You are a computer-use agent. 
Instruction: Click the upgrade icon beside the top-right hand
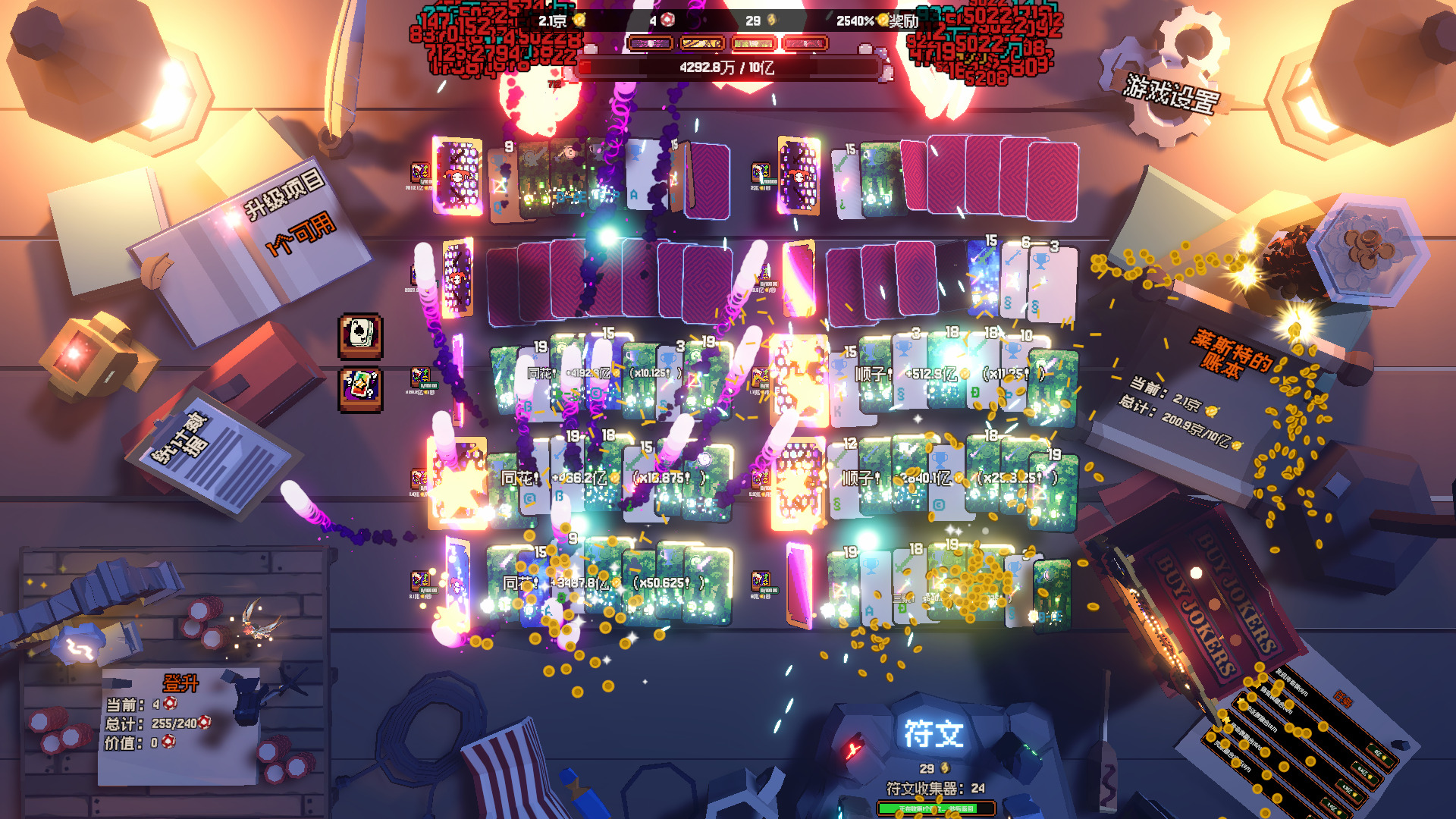[761, 172]
